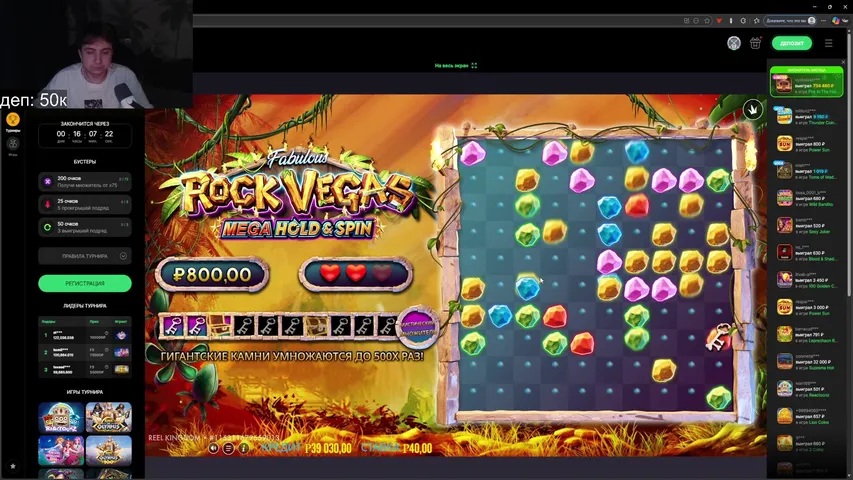Image resolution: width=853 pixels, height=480 pixels.
Task: Open the user avatar profile icon
Action: click(x=734, y=43)
